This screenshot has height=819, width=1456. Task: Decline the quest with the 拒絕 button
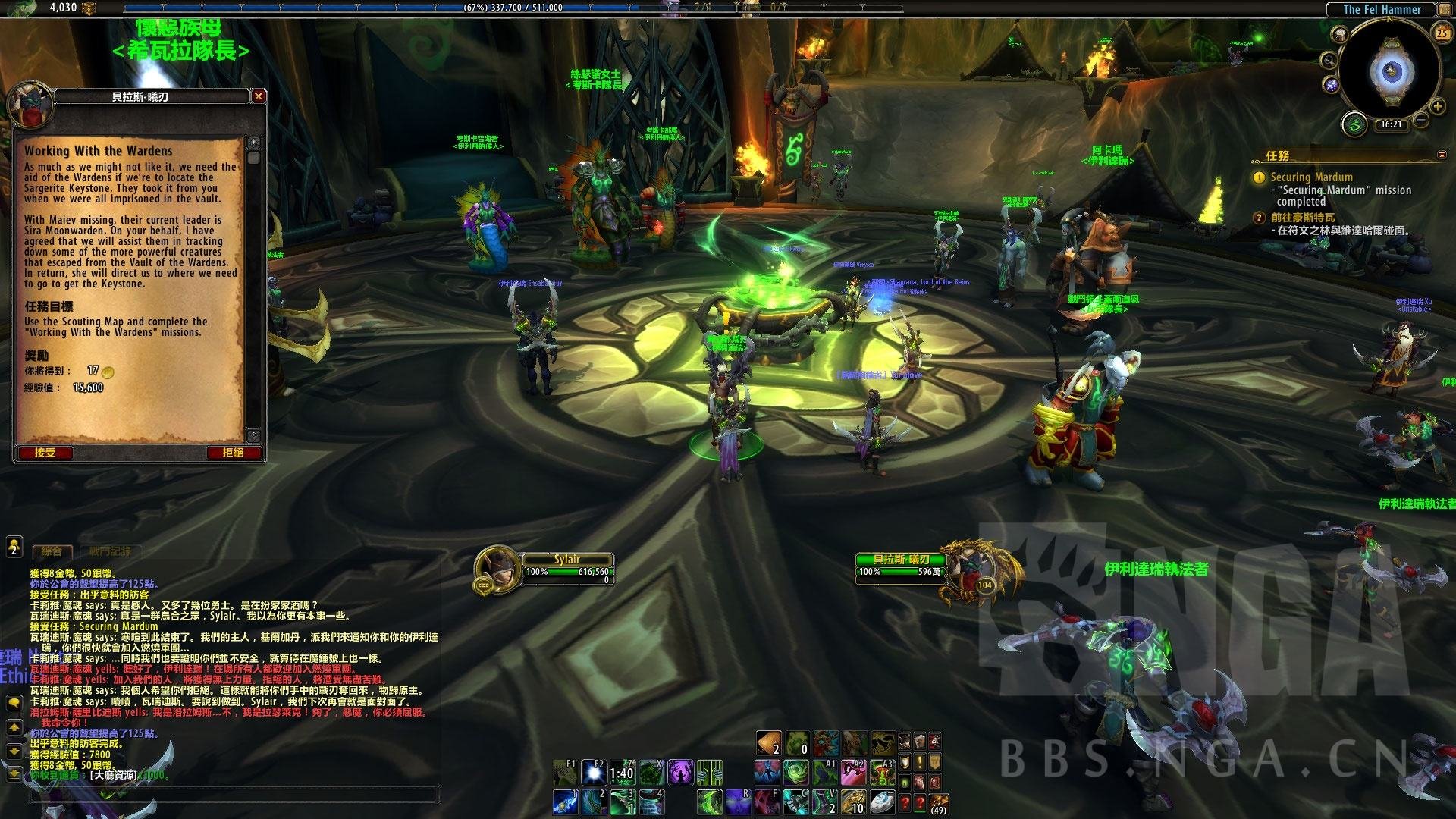[x=233, y=453]
